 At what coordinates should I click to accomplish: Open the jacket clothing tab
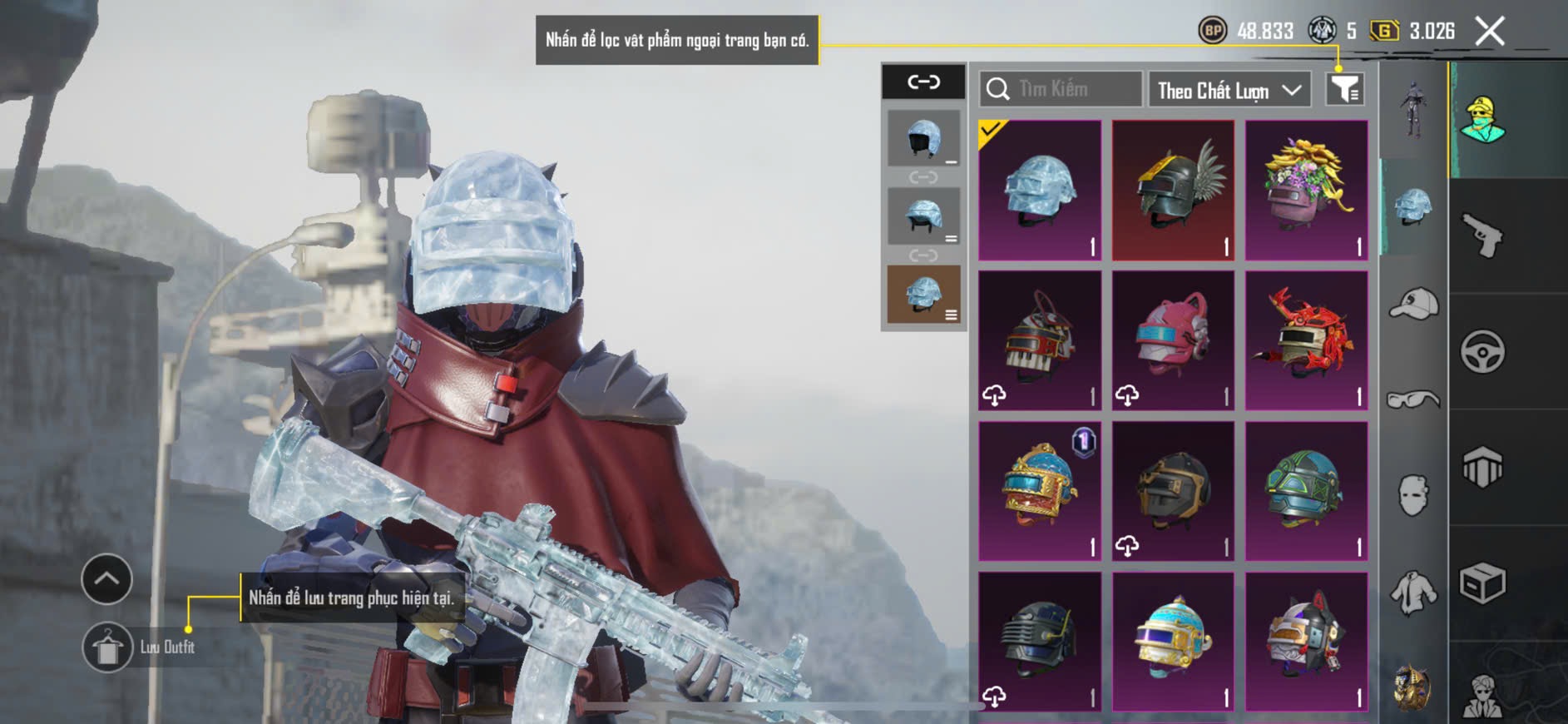(x=1413, y=593)
